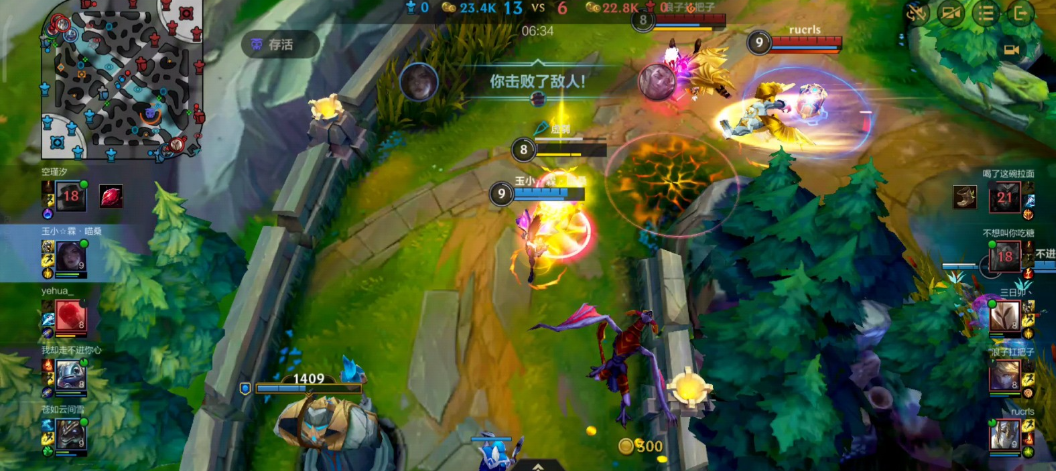The width and height of the screenshot is (1056, 471).
Task: Open the list menu button
Action: click(x=986, y=13)
